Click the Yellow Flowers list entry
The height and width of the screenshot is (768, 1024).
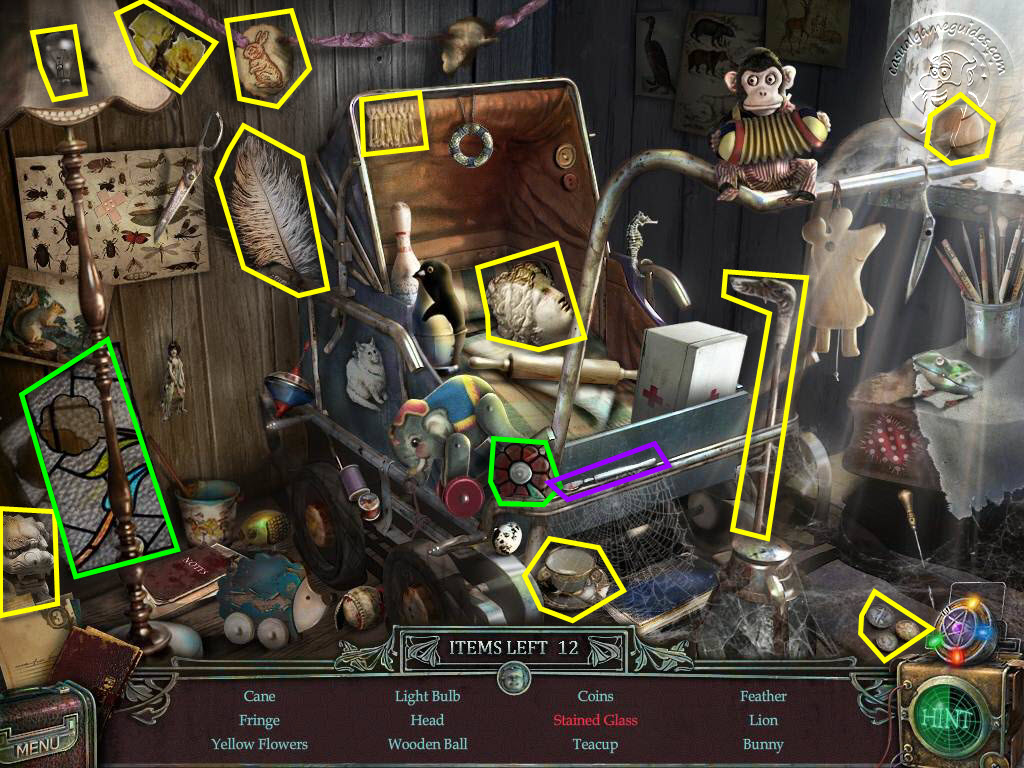point(259,744)
